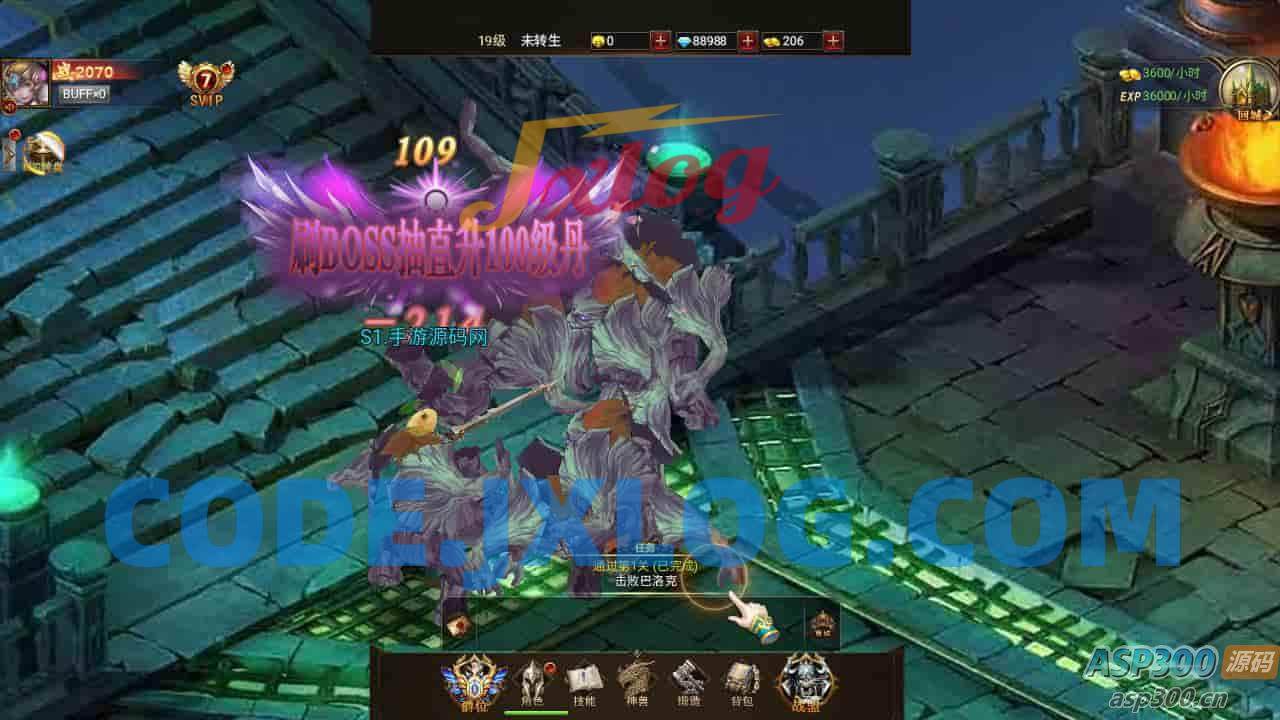1280x720 pixels.
Task: Open the small icon right of the hand pointer
Action: 822,624
